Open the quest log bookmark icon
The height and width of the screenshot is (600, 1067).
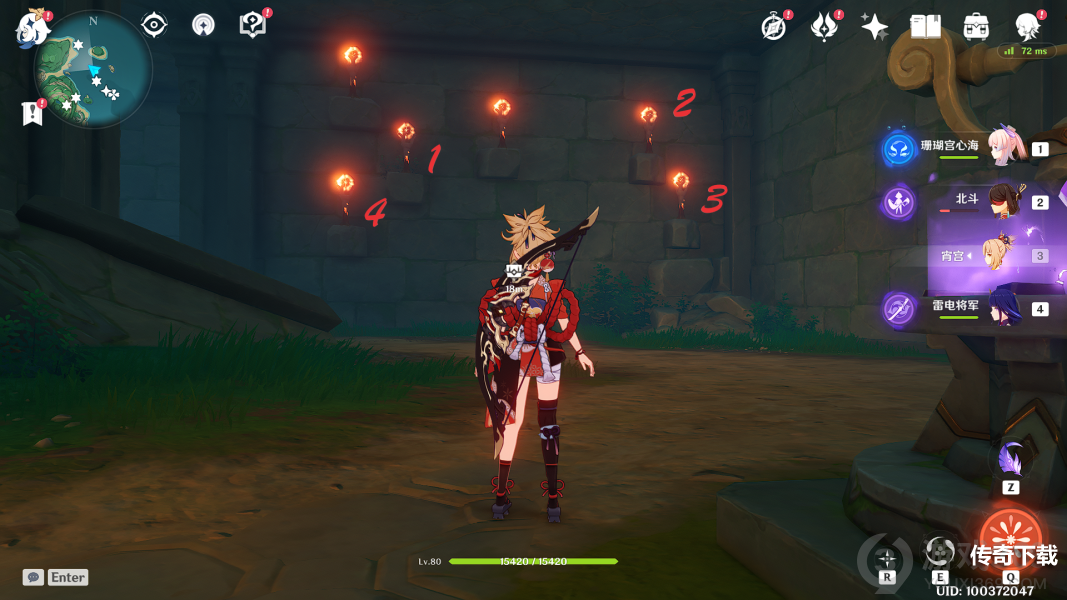(x=33, y=113)
